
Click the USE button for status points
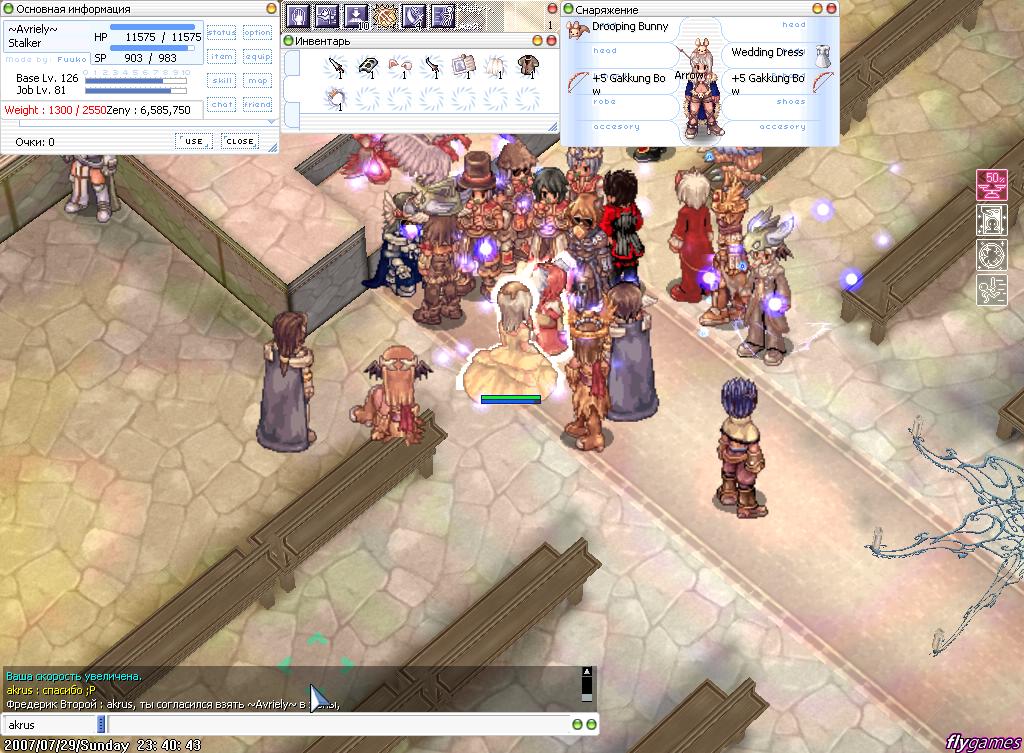[x=194, y=141]
